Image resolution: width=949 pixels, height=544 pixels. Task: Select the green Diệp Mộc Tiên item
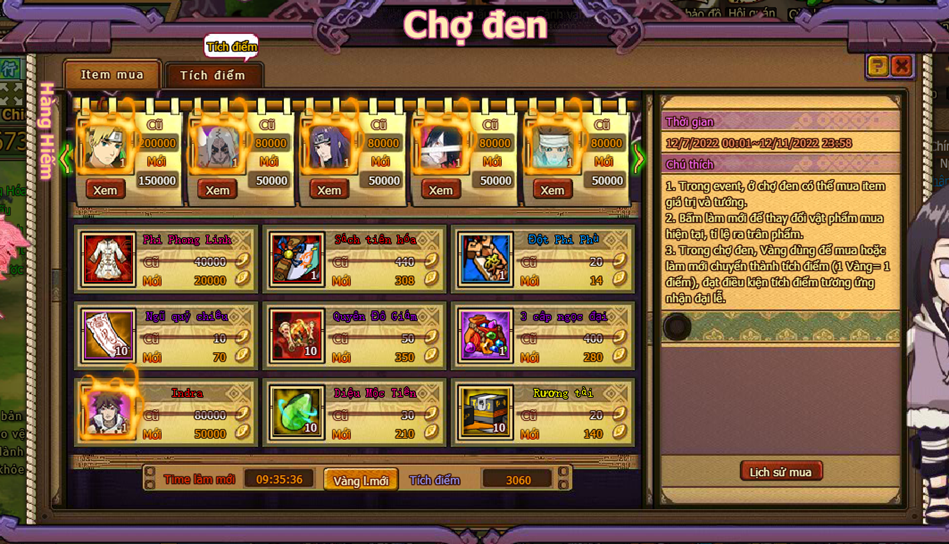(296, 412)
